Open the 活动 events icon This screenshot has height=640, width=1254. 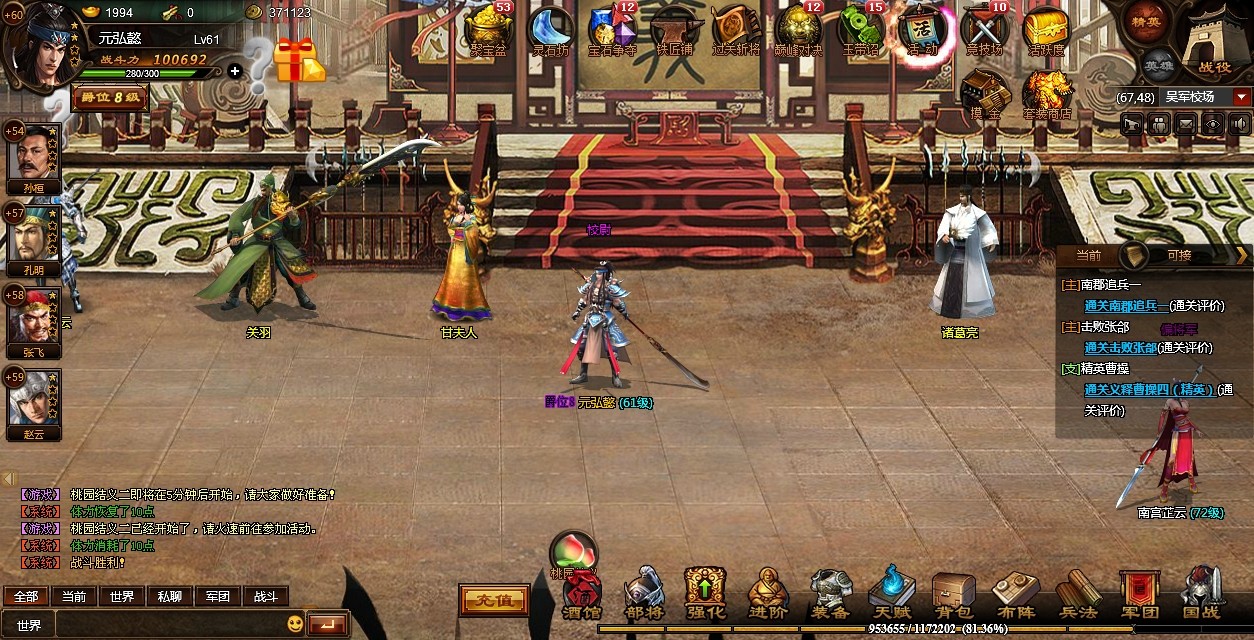point(921,29)
